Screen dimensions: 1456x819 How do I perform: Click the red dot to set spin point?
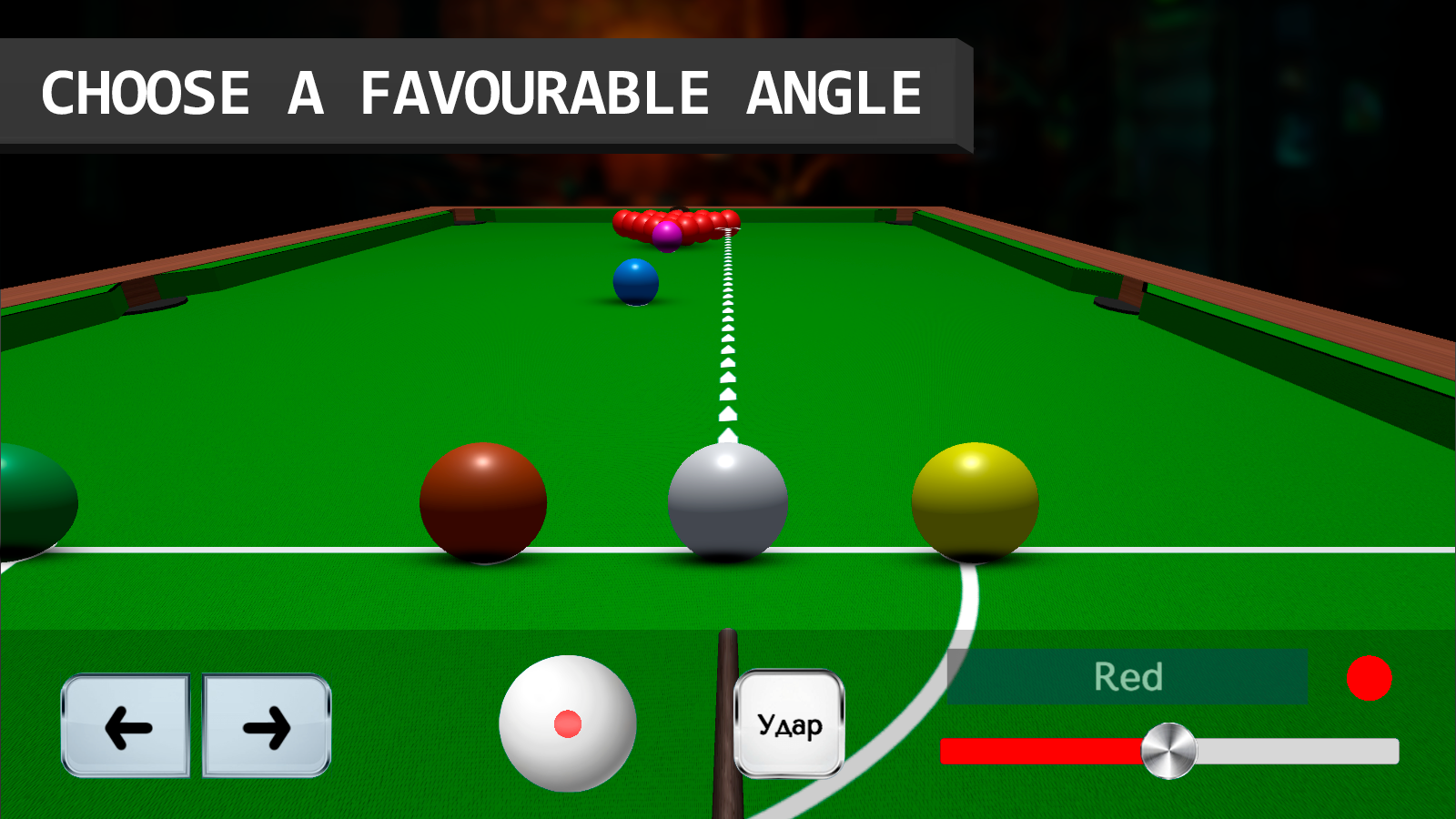click(x=568, y=723)
